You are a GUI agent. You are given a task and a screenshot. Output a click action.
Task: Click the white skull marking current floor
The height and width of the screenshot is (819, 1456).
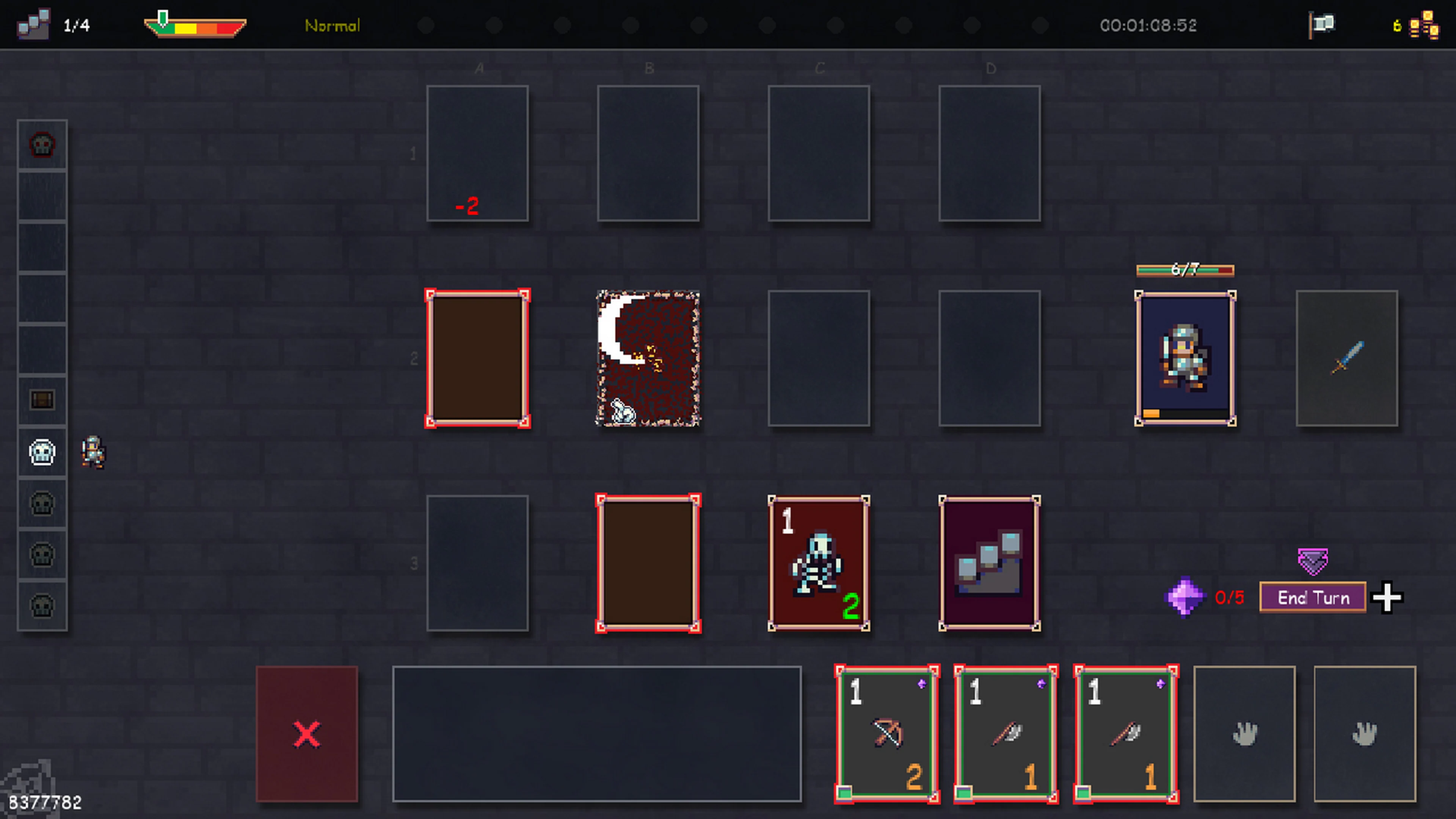point(42,451)
